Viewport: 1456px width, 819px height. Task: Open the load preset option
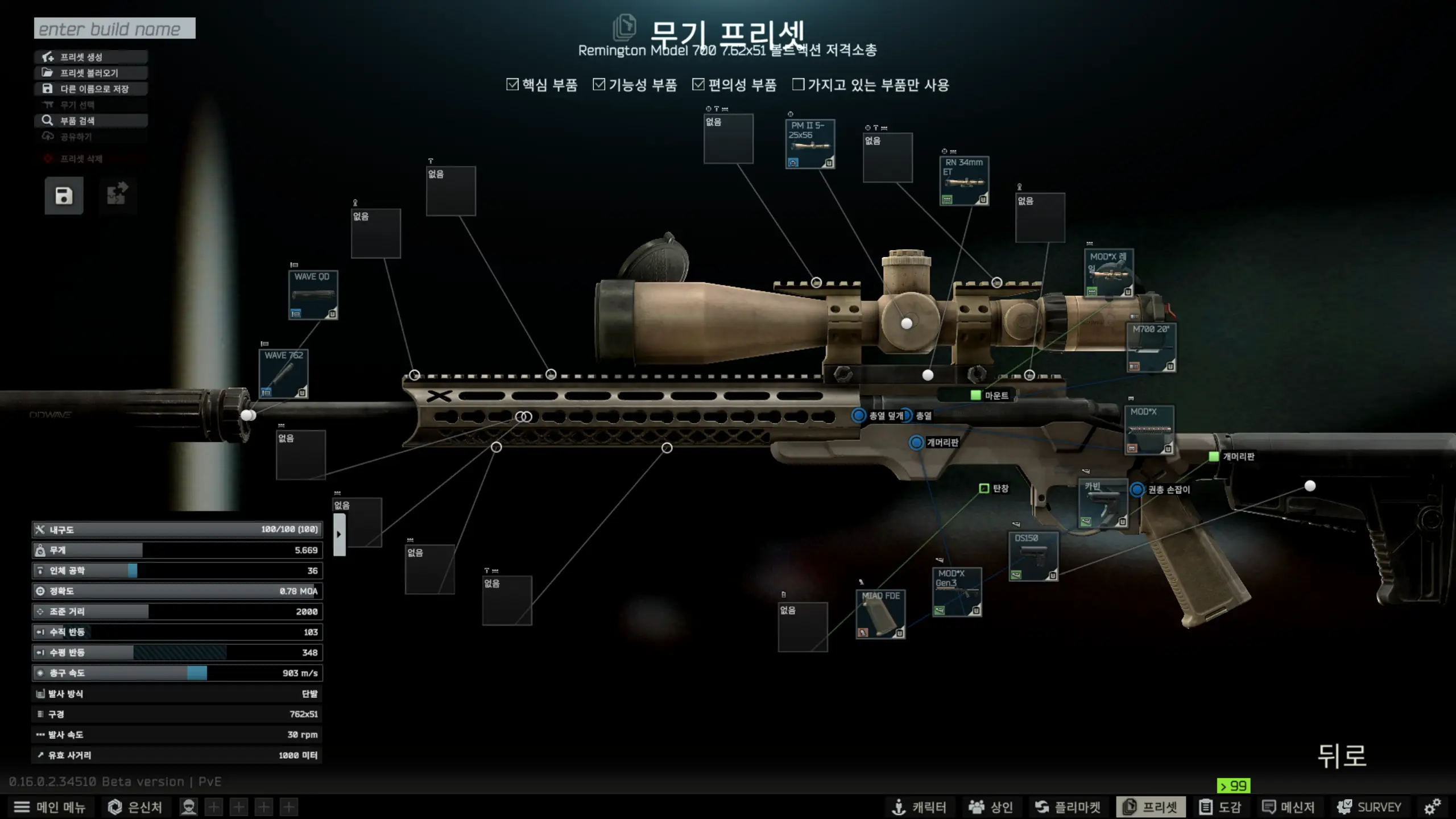point(91,73)
